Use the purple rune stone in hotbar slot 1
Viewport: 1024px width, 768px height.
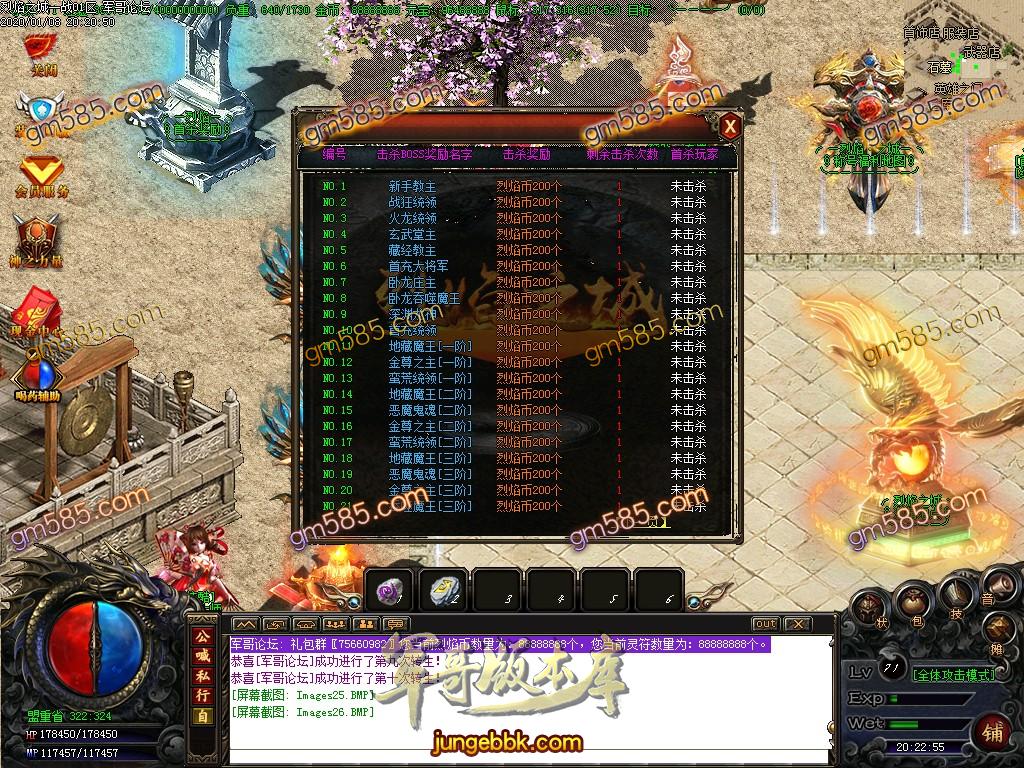click(x=388, y=591)
